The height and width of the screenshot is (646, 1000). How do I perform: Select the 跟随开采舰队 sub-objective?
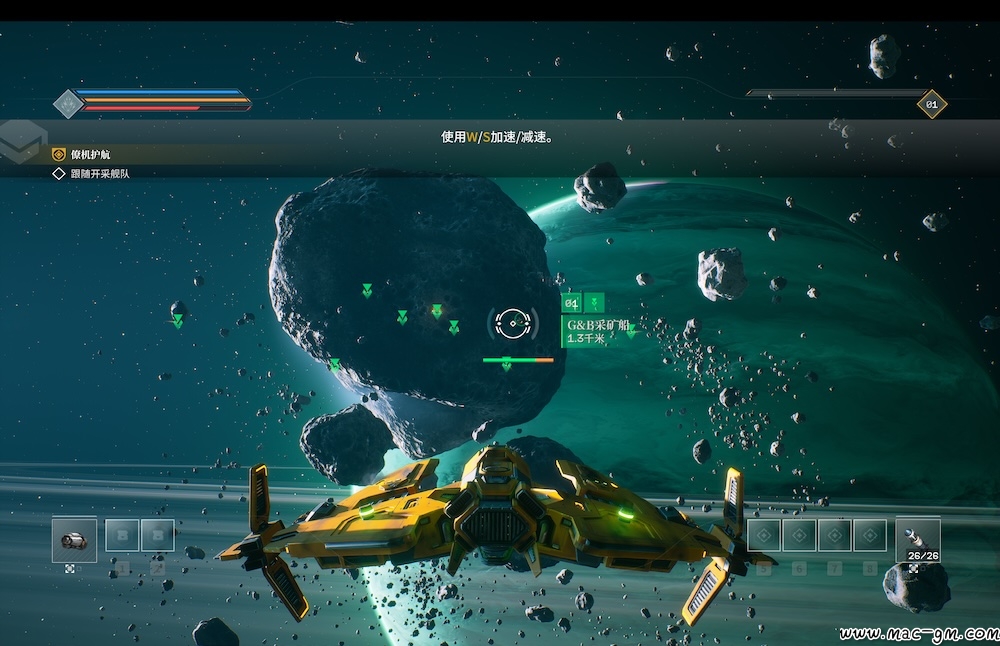click(x=99, y=173)
